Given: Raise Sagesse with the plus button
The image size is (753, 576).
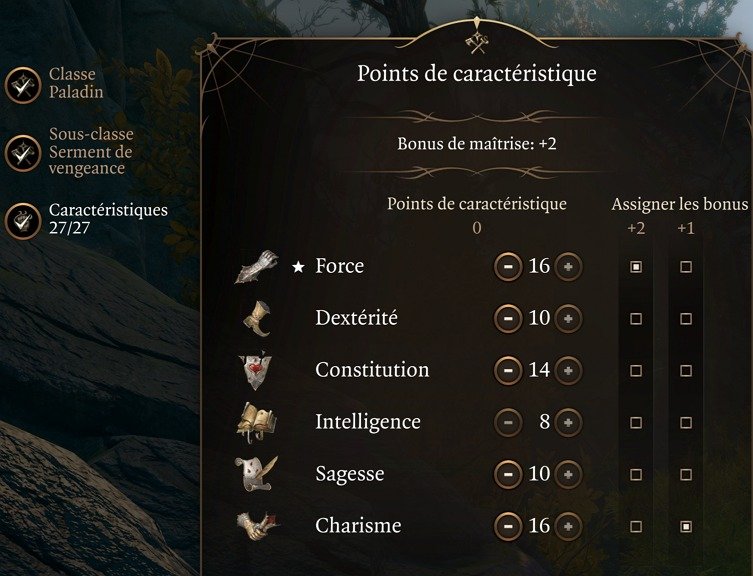Looking at the screenshot, I should tap(568, 474).
